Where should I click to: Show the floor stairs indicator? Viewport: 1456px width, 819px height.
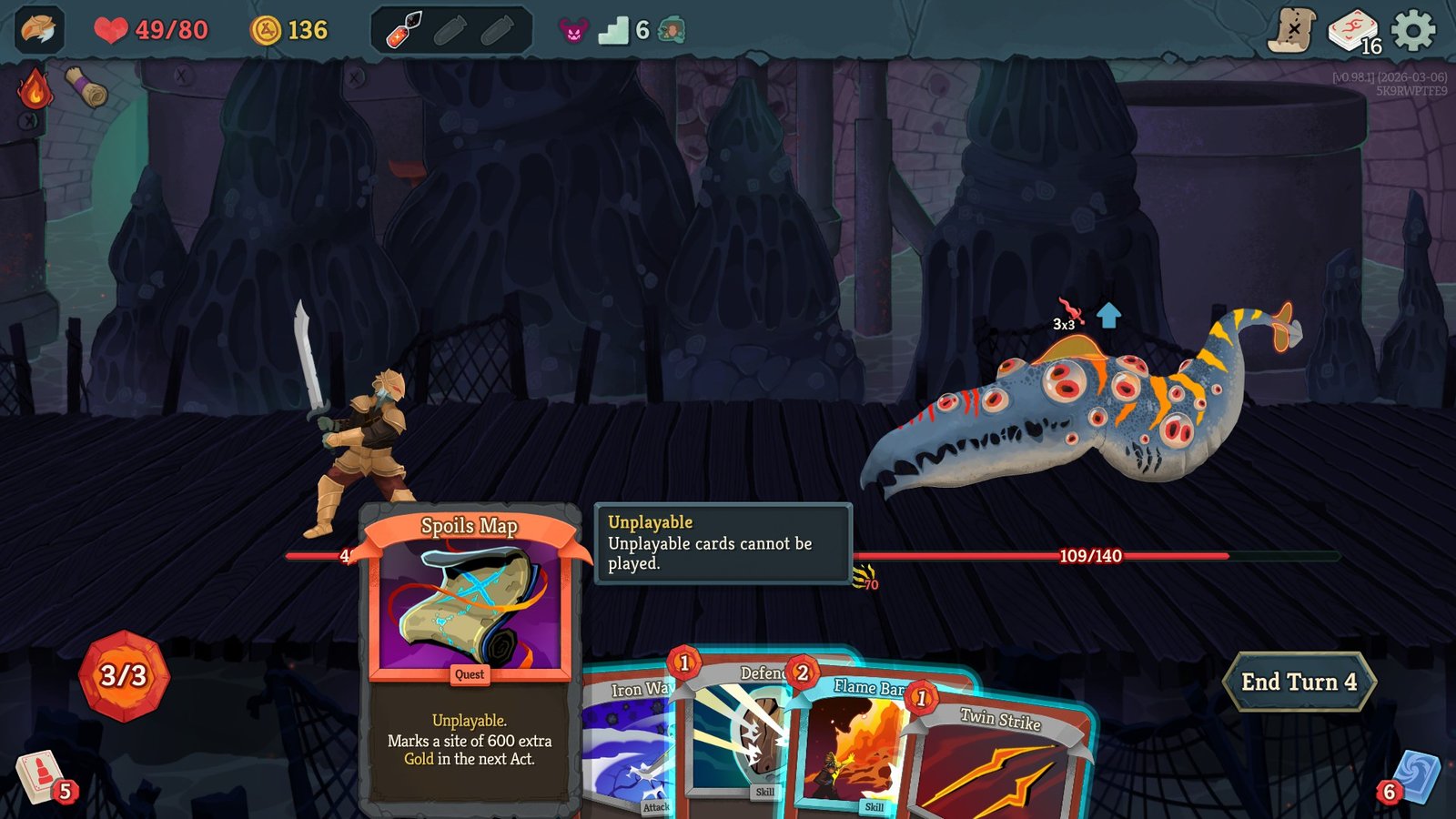click(x=613, y=32)
